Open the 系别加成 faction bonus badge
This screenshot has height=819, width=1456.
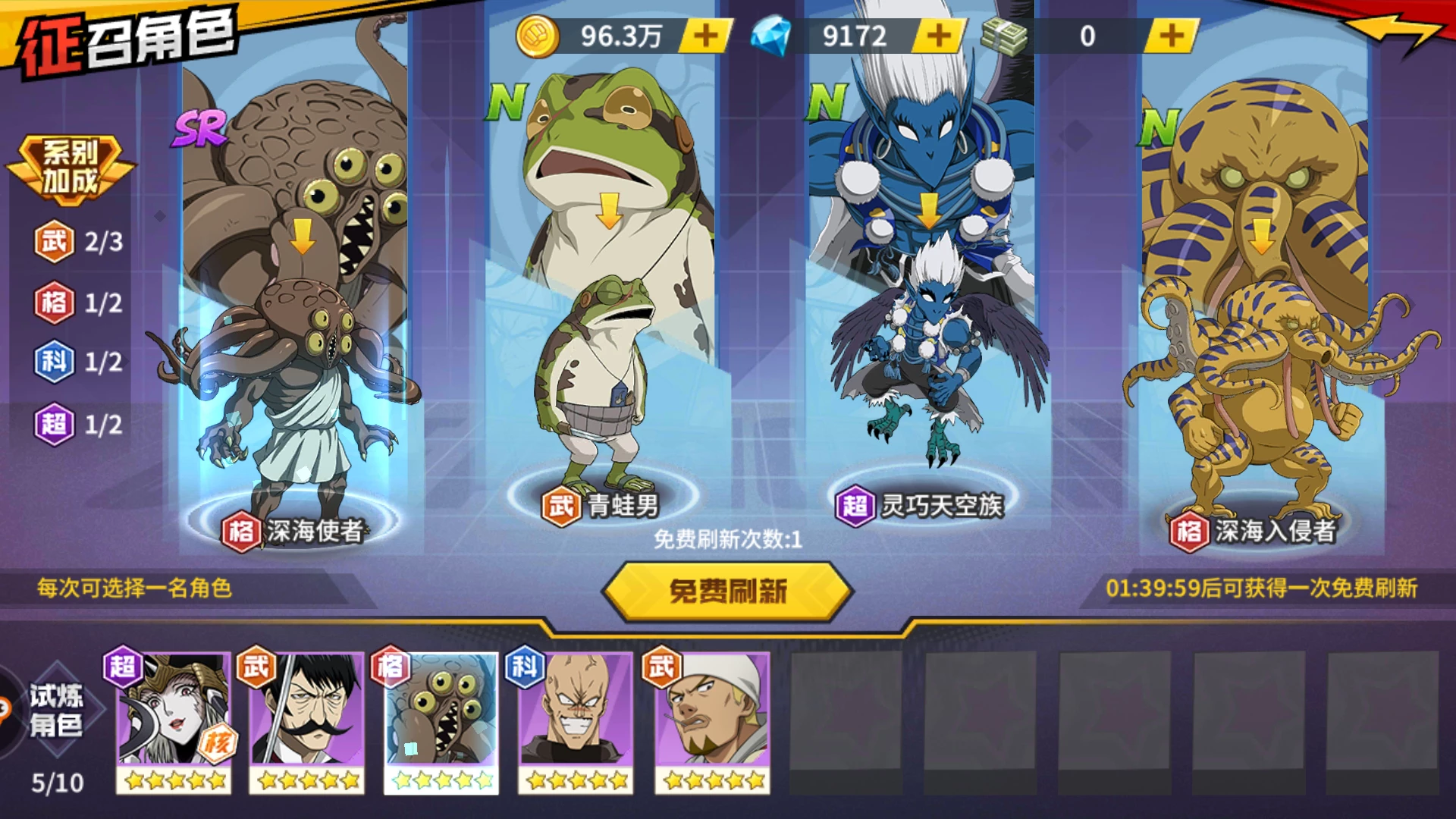71,168
